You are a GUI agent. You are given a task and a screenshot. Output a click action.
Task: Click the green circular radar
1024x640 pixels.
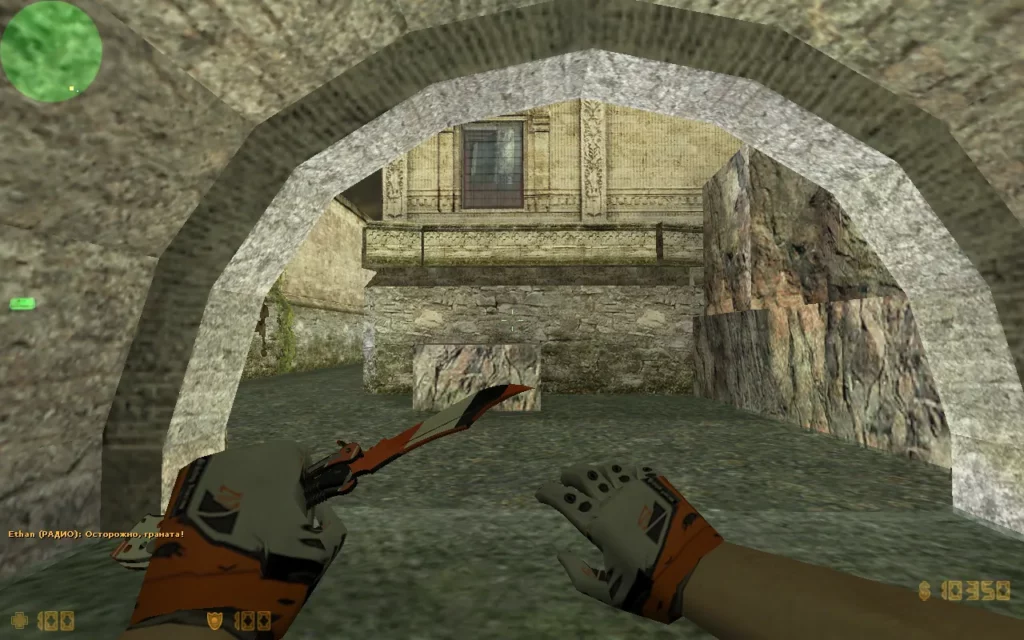[51, 51]
